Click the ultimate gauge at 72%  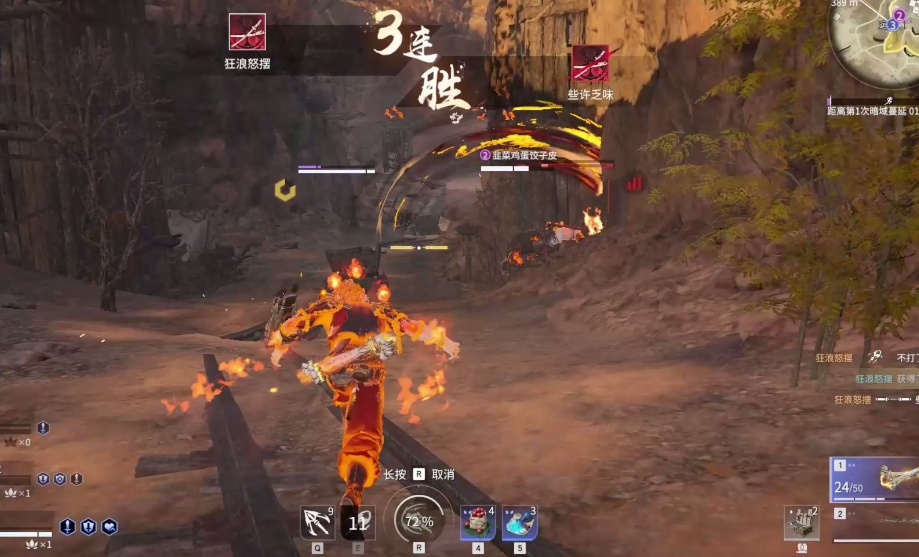[x=418, y=520]
